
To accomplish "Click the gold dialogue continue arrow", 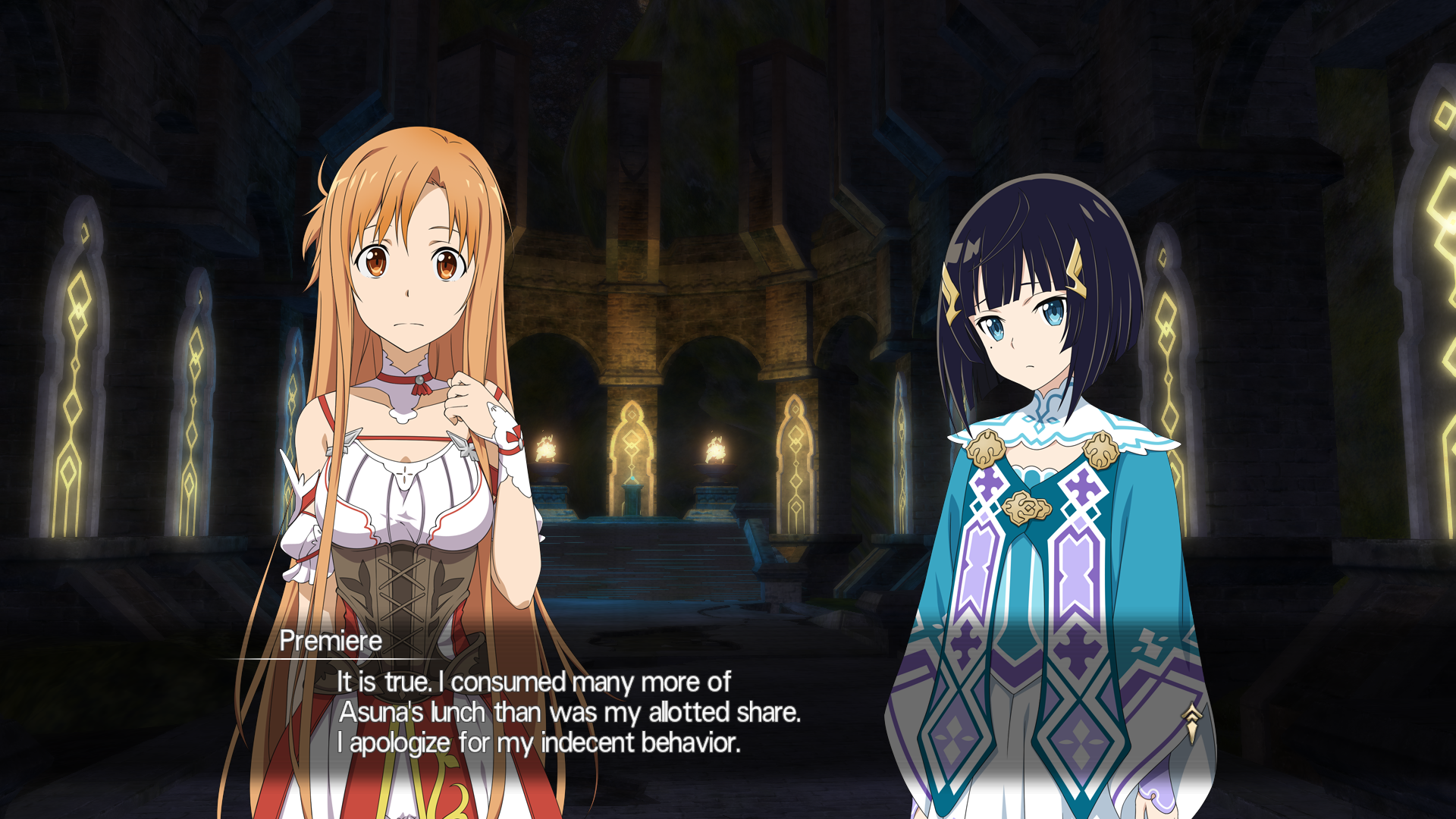I will 1192,721.
